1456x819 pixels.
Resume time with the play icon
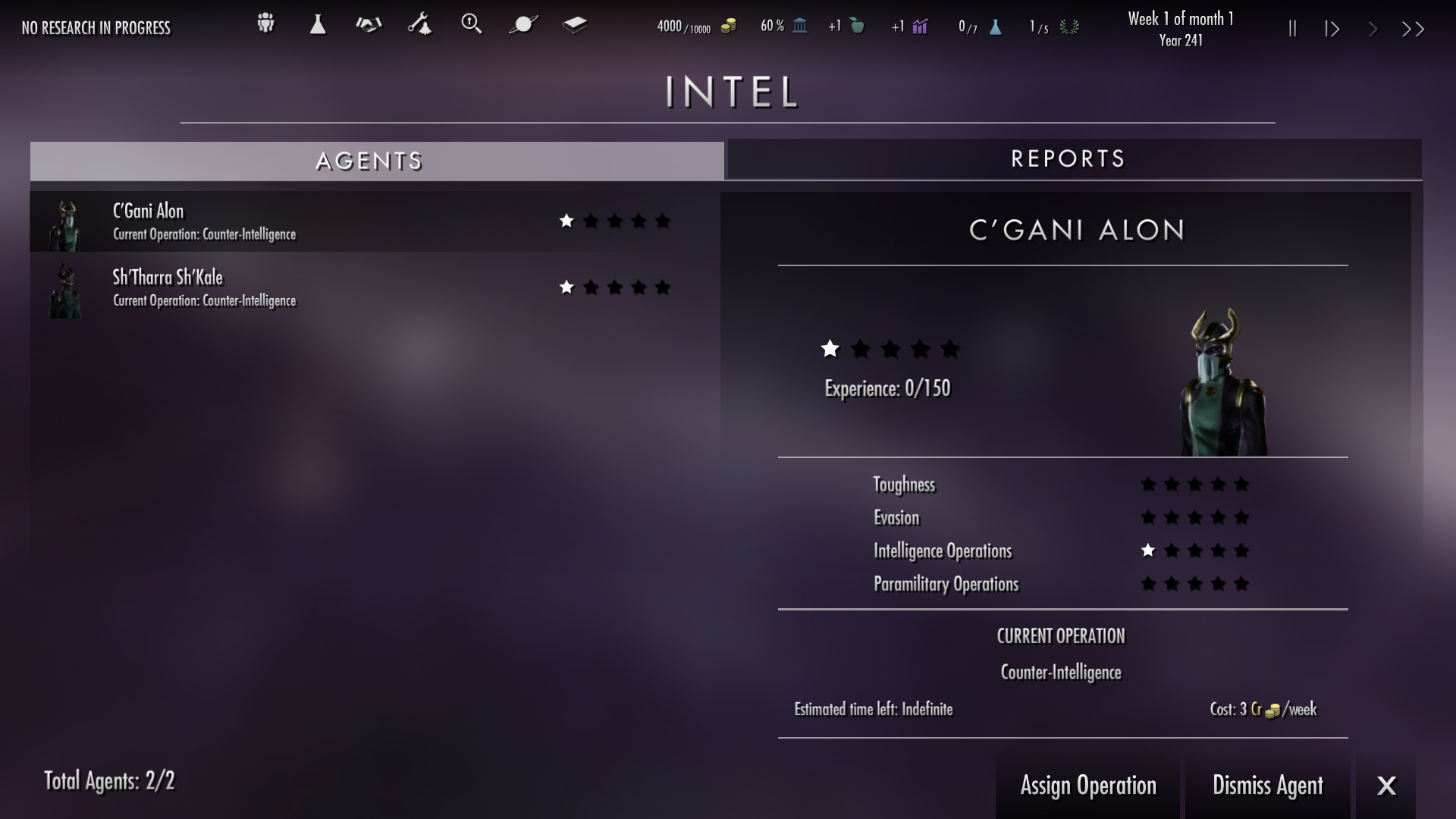point(1332,28)
